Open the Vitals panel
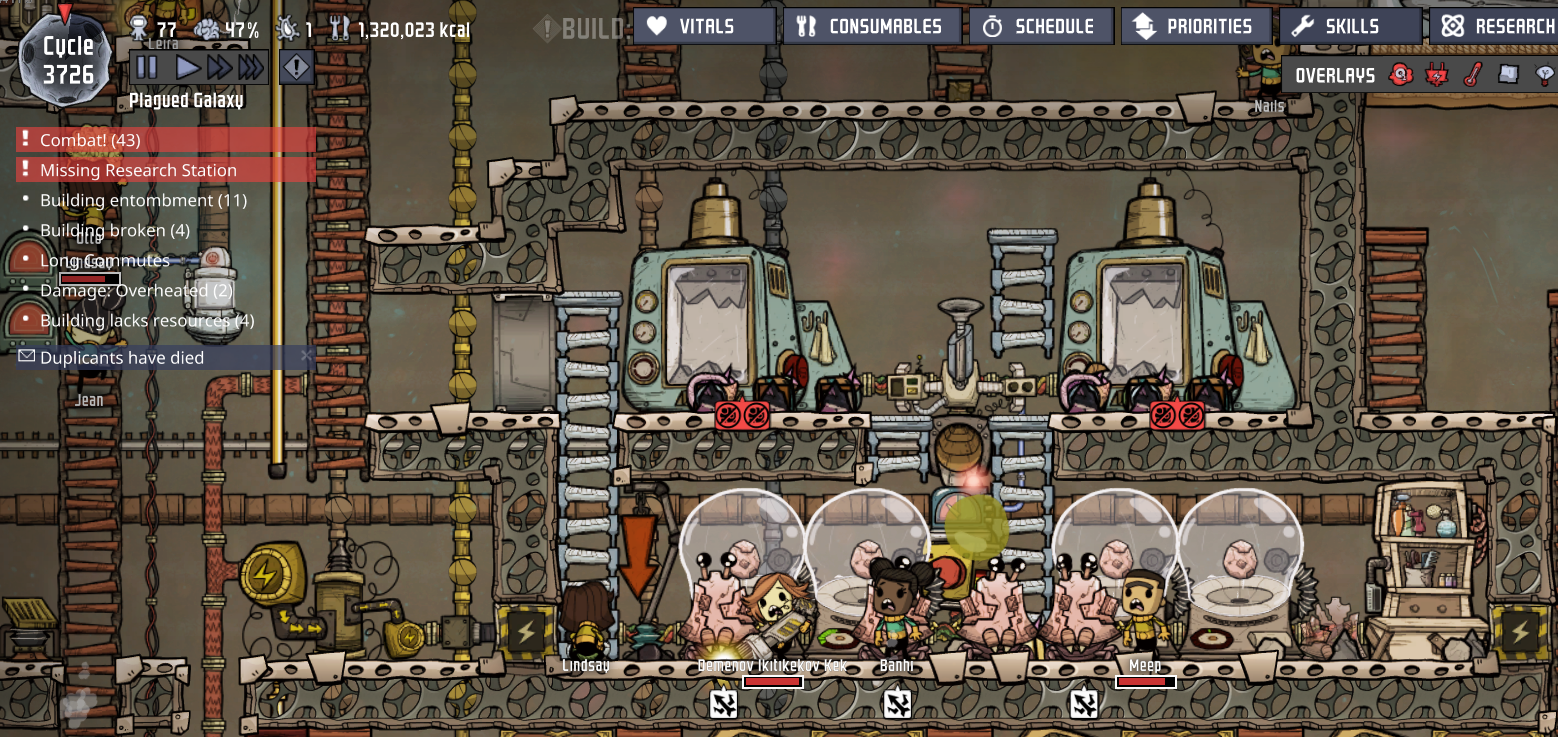1558x737 pixels. 704,26
